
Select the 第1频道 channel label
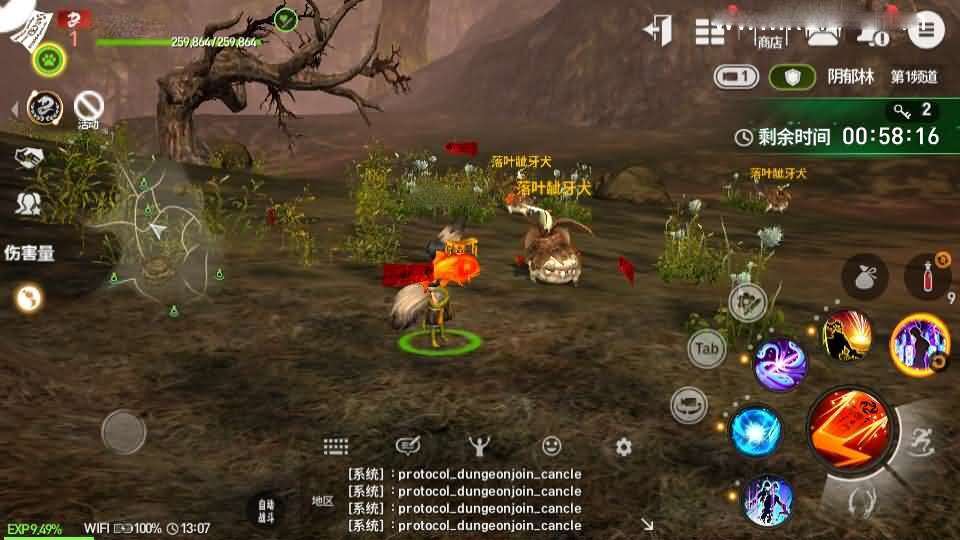point(914,77)
